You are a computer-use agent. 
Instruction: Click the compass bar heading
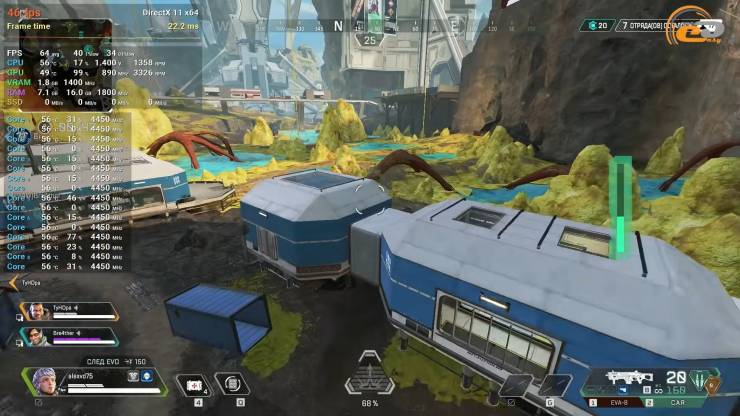(x=338, y=25)
